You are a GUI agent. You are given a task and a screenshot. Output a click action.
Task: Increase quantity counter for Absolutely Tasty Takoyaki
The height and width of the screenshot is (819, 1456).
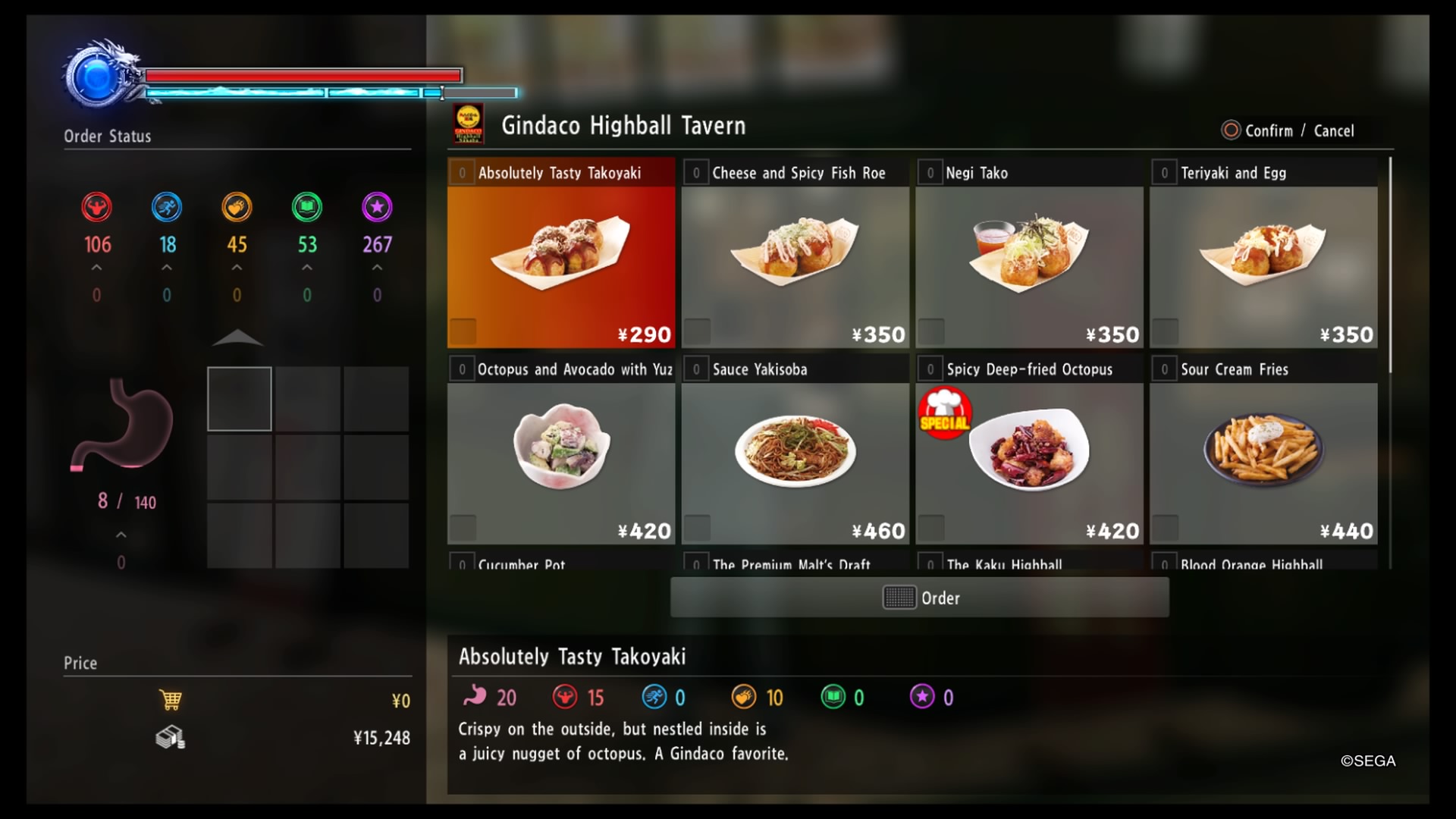tap(462, 172)
